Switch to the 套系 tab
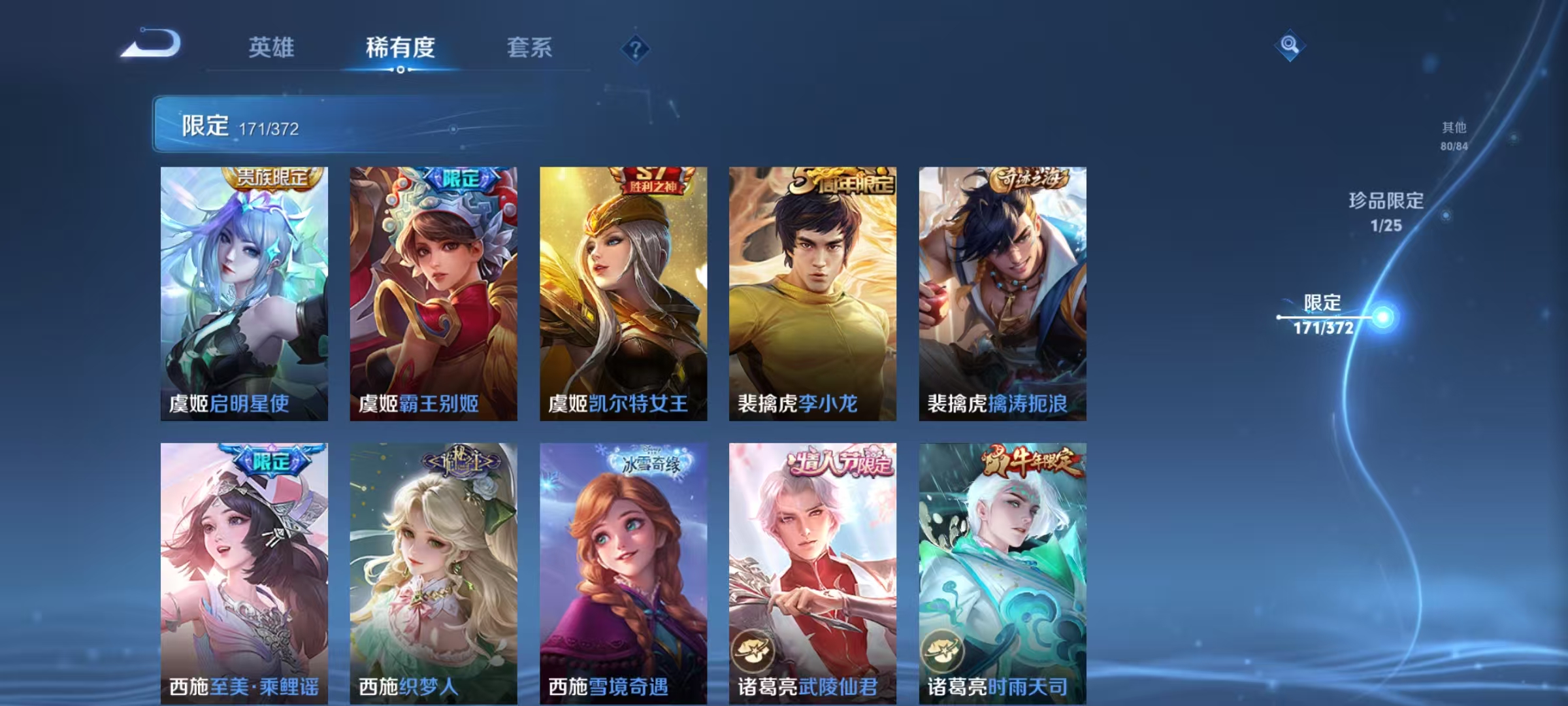This screenshot has height=706, width=1568. point(529,48)
